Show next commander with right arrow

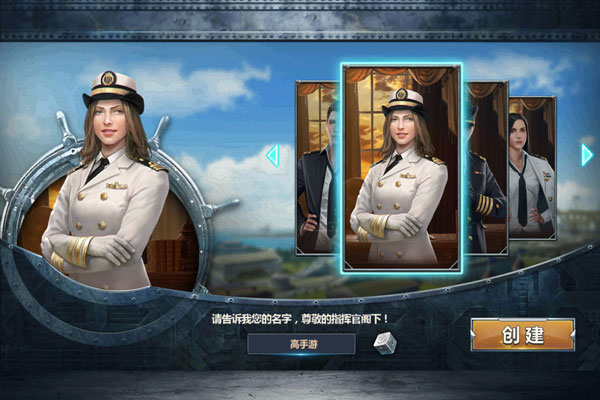[x=587, y=155]
